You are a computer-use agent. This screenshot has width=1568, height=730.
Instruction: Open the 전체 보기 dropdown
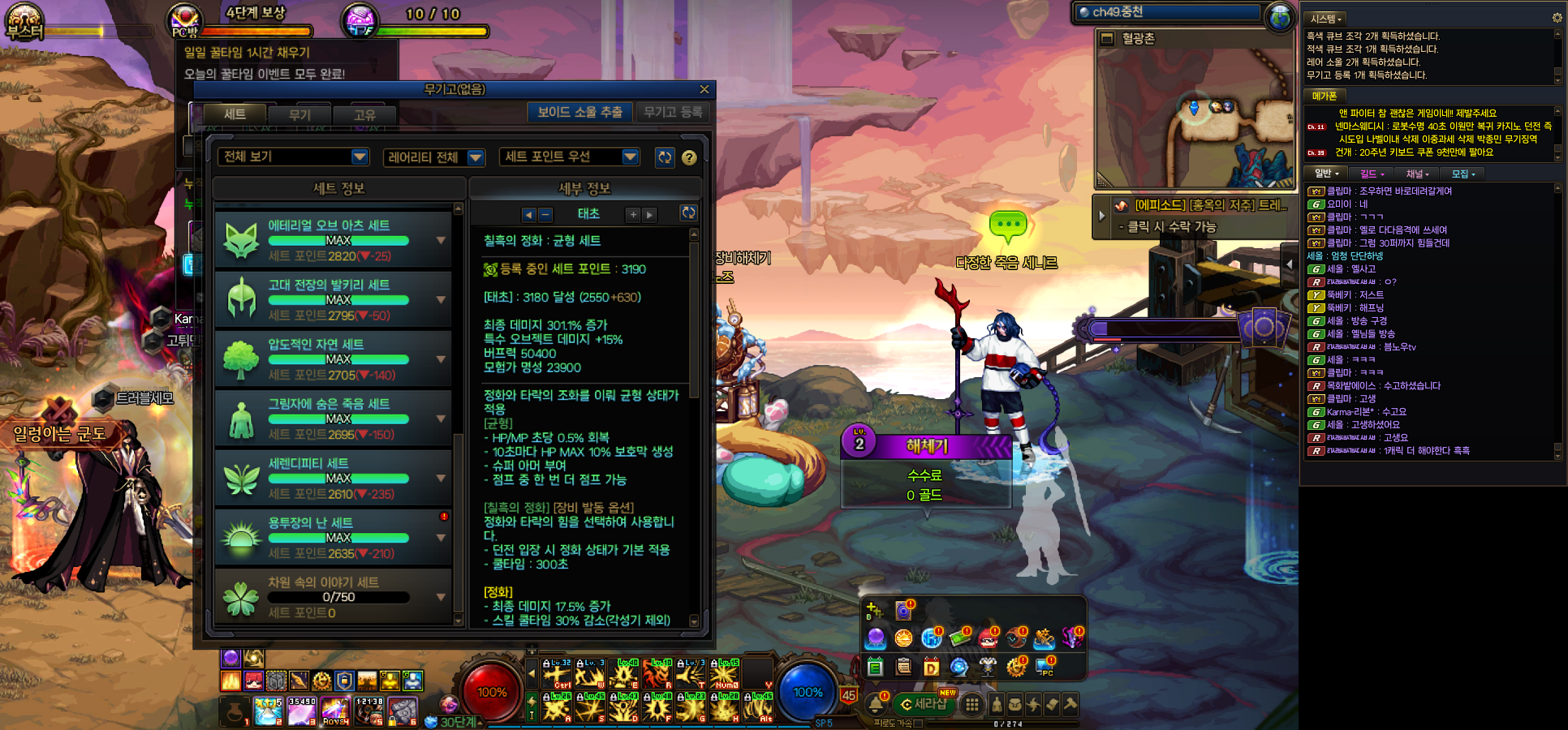[294, 157]
